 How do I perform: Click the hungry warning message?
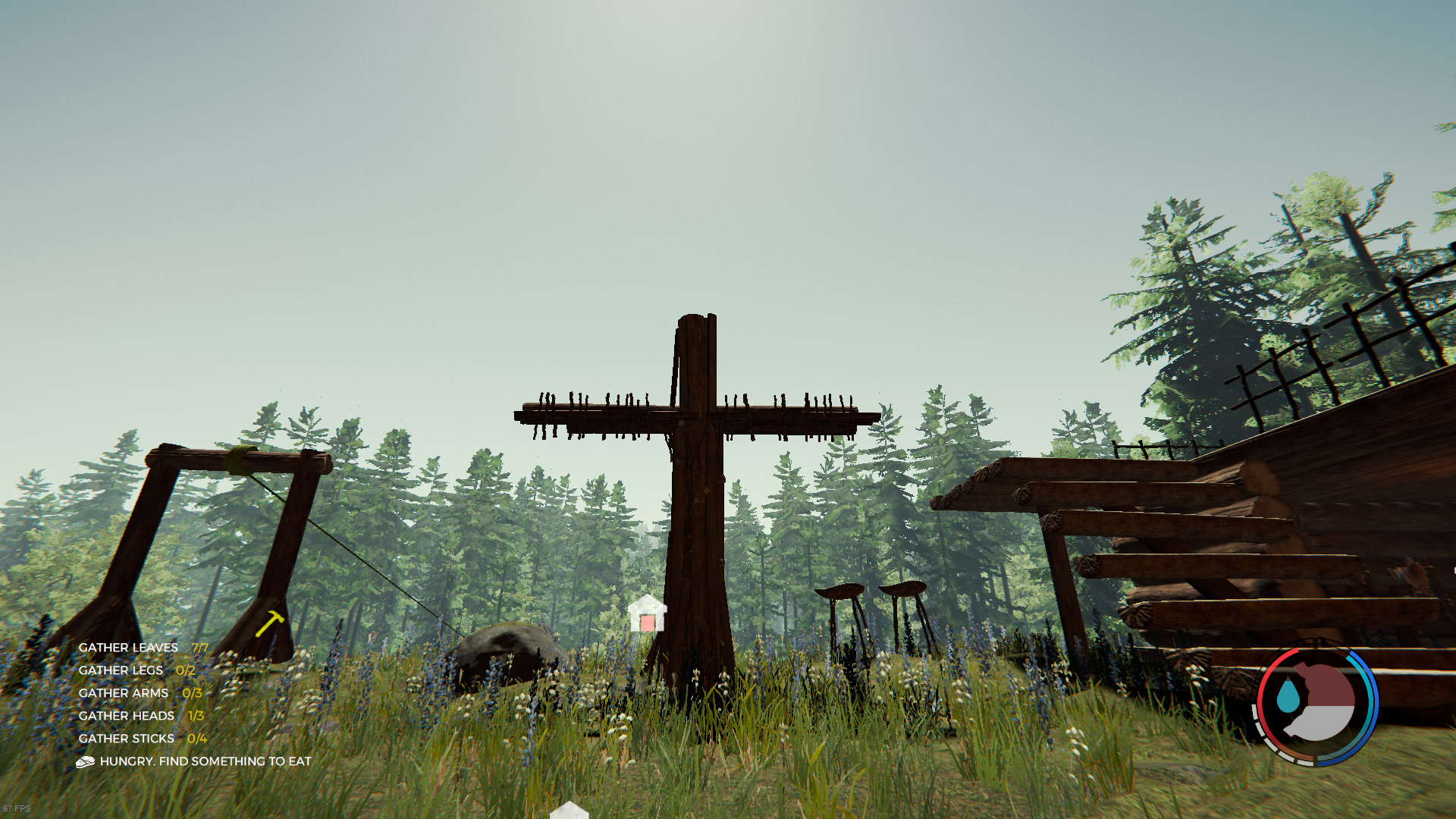point(205,761)
